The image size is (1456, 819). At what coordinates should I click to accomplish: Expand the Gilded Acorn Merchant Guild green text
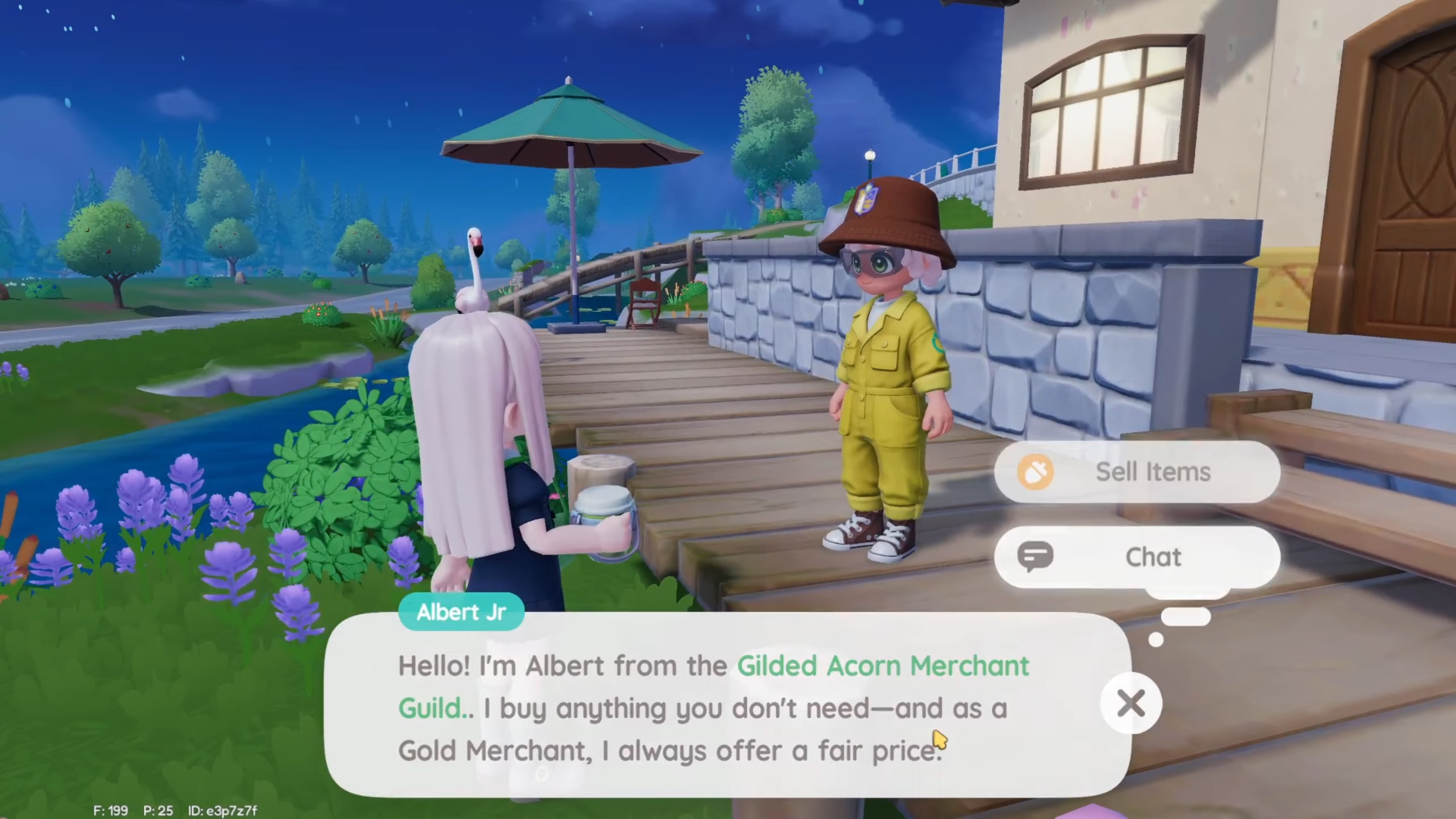(882, 667)
